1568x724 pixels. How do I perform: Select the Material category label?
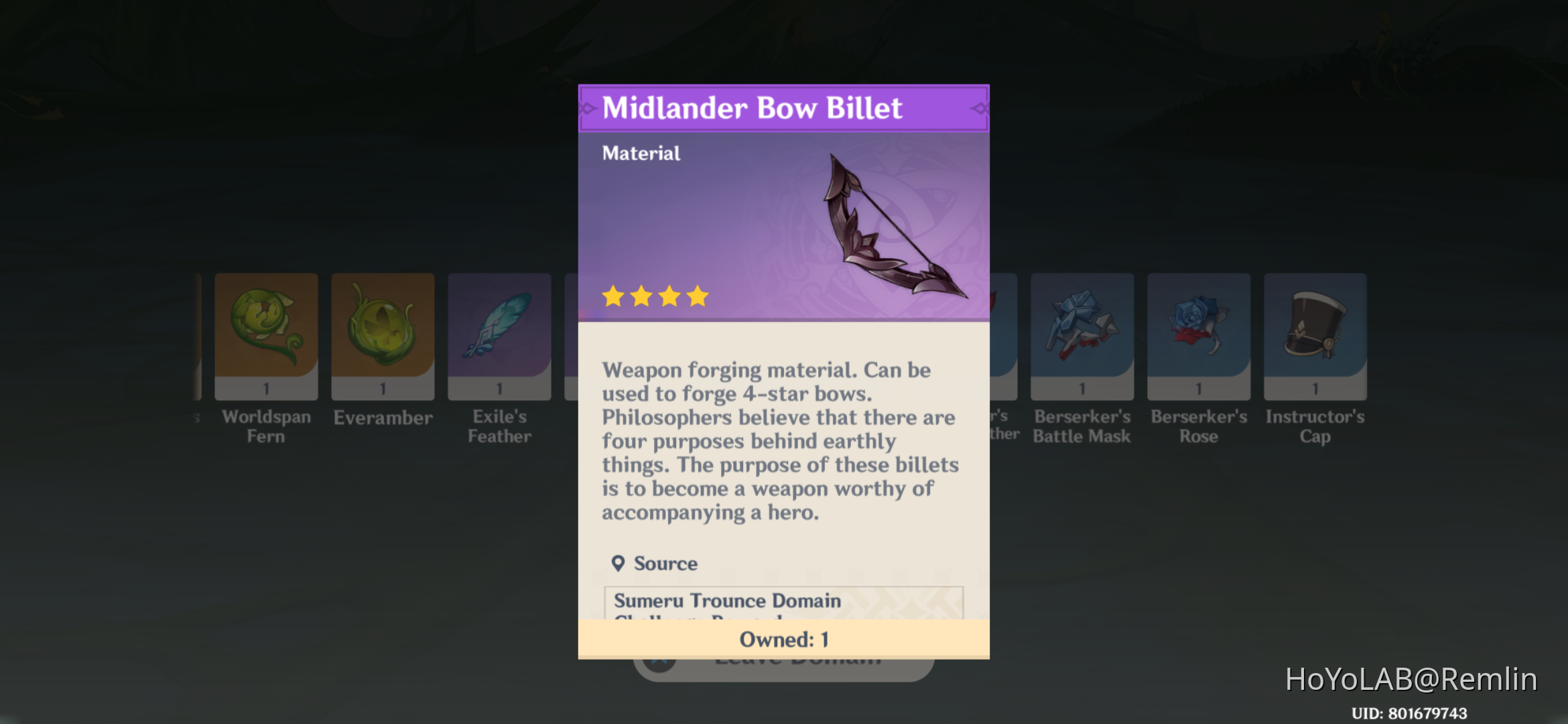pyautogui.click(x=640, y=153)
